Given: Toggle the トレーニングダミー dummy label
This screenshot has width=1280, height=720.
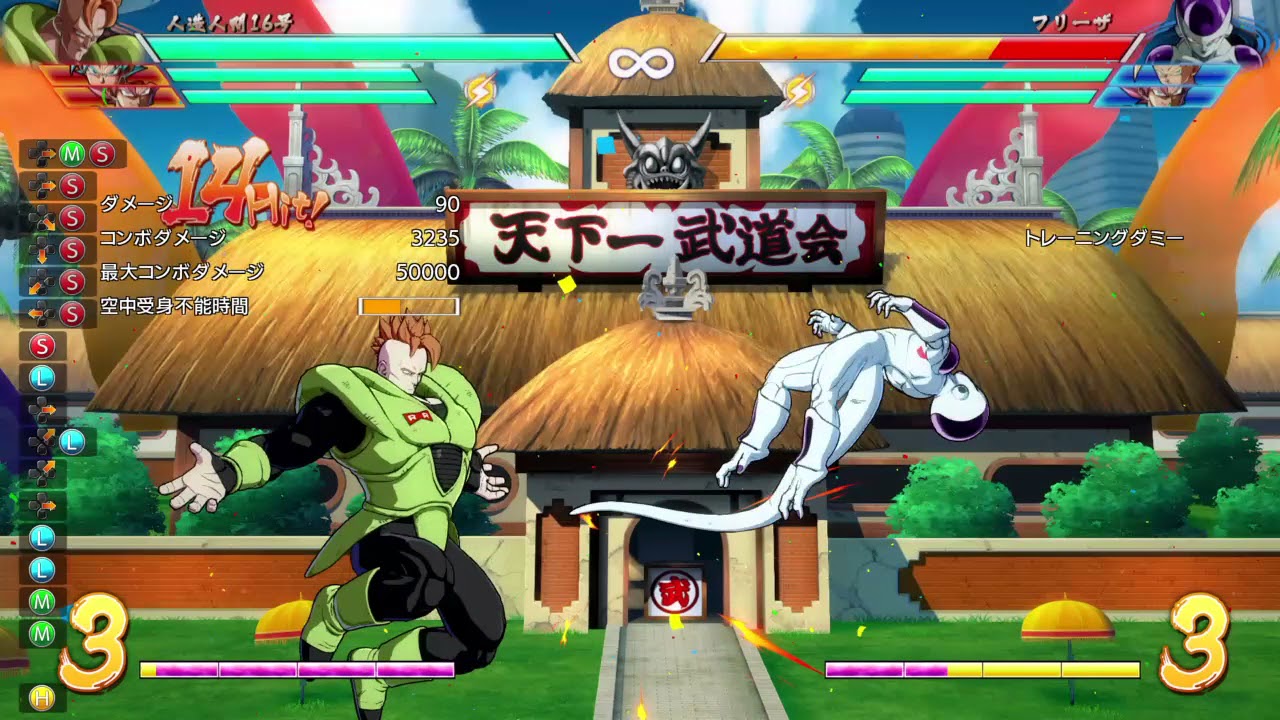Looking at the screenshot, I should (1105, 238).
